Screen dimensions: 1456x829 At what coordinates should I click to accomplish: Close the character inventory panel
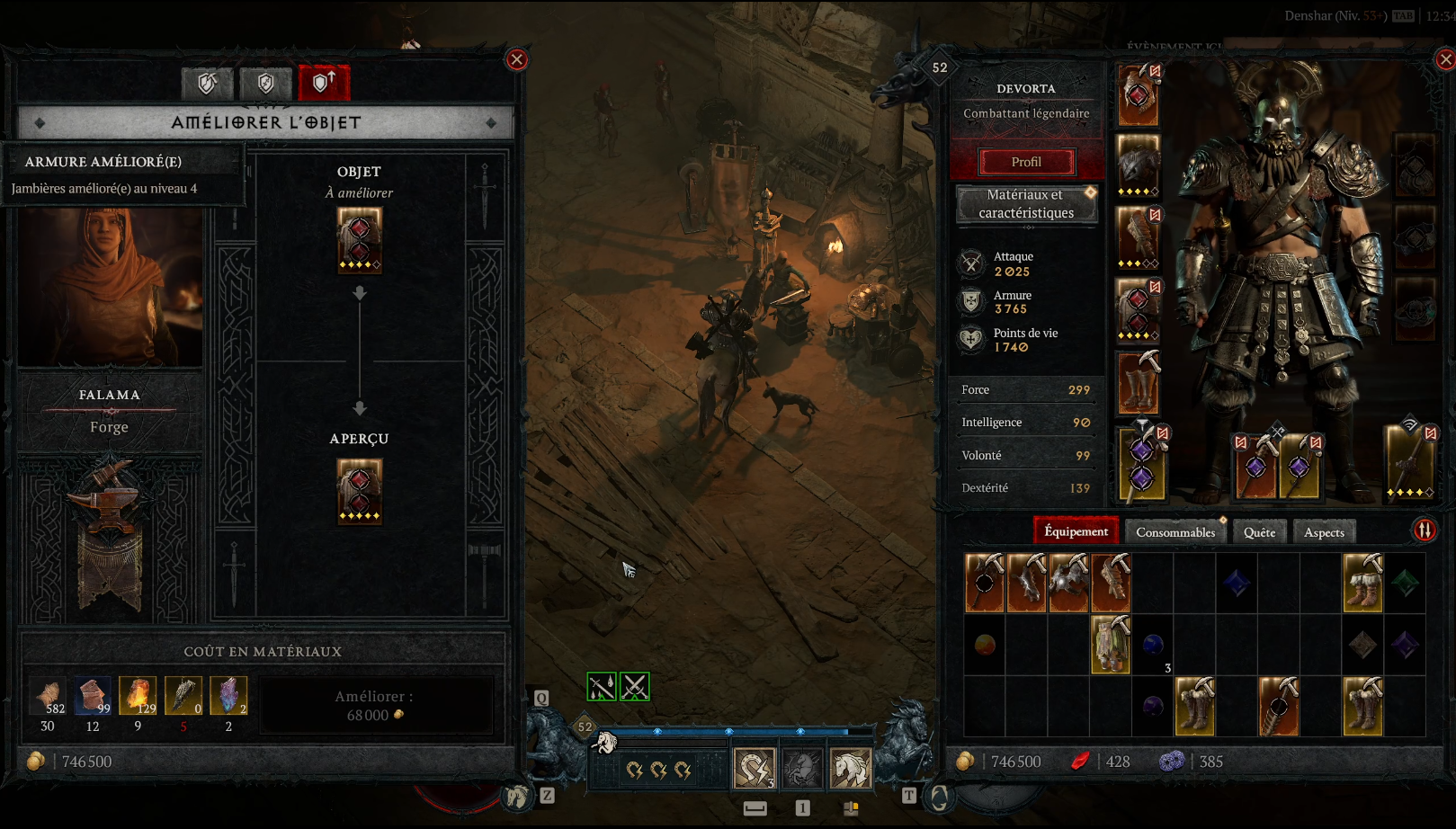[x=1445, y=60]
